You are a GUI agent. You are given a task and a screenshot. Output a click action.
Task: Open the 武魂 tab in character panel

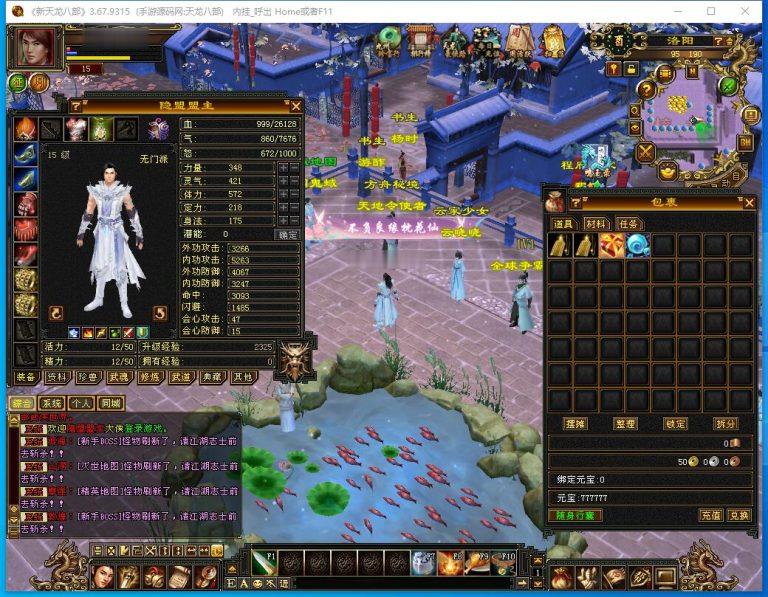pos(118,378)
